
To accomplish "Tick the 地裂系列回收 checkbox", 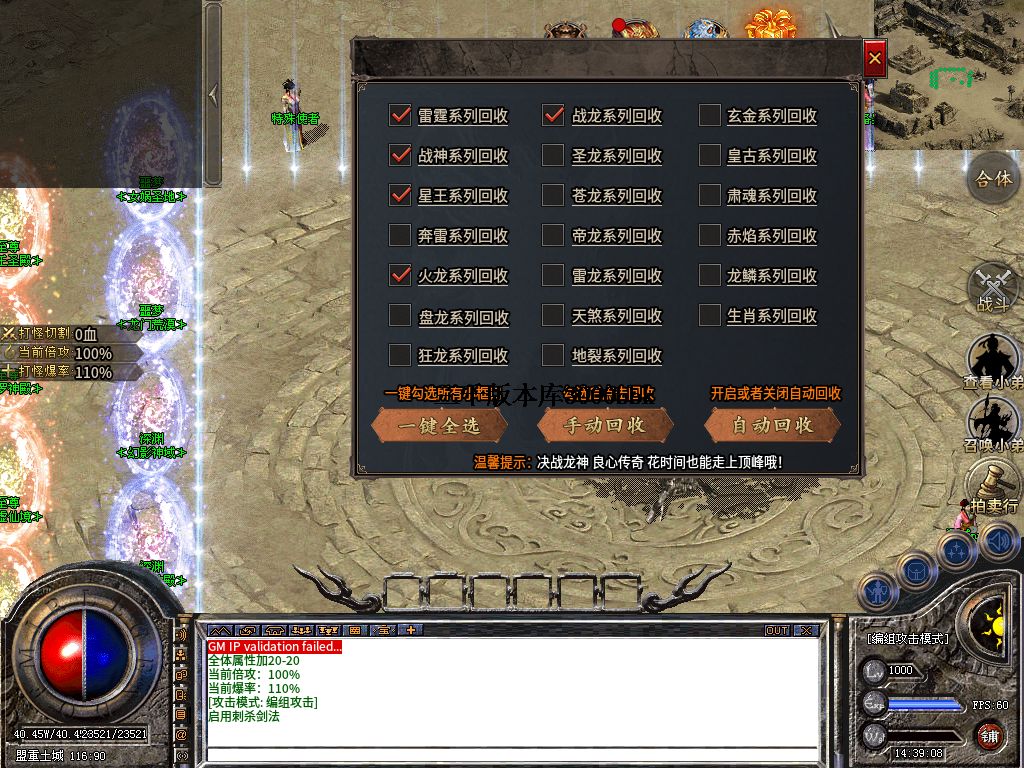I will click(x=553, y=355).
